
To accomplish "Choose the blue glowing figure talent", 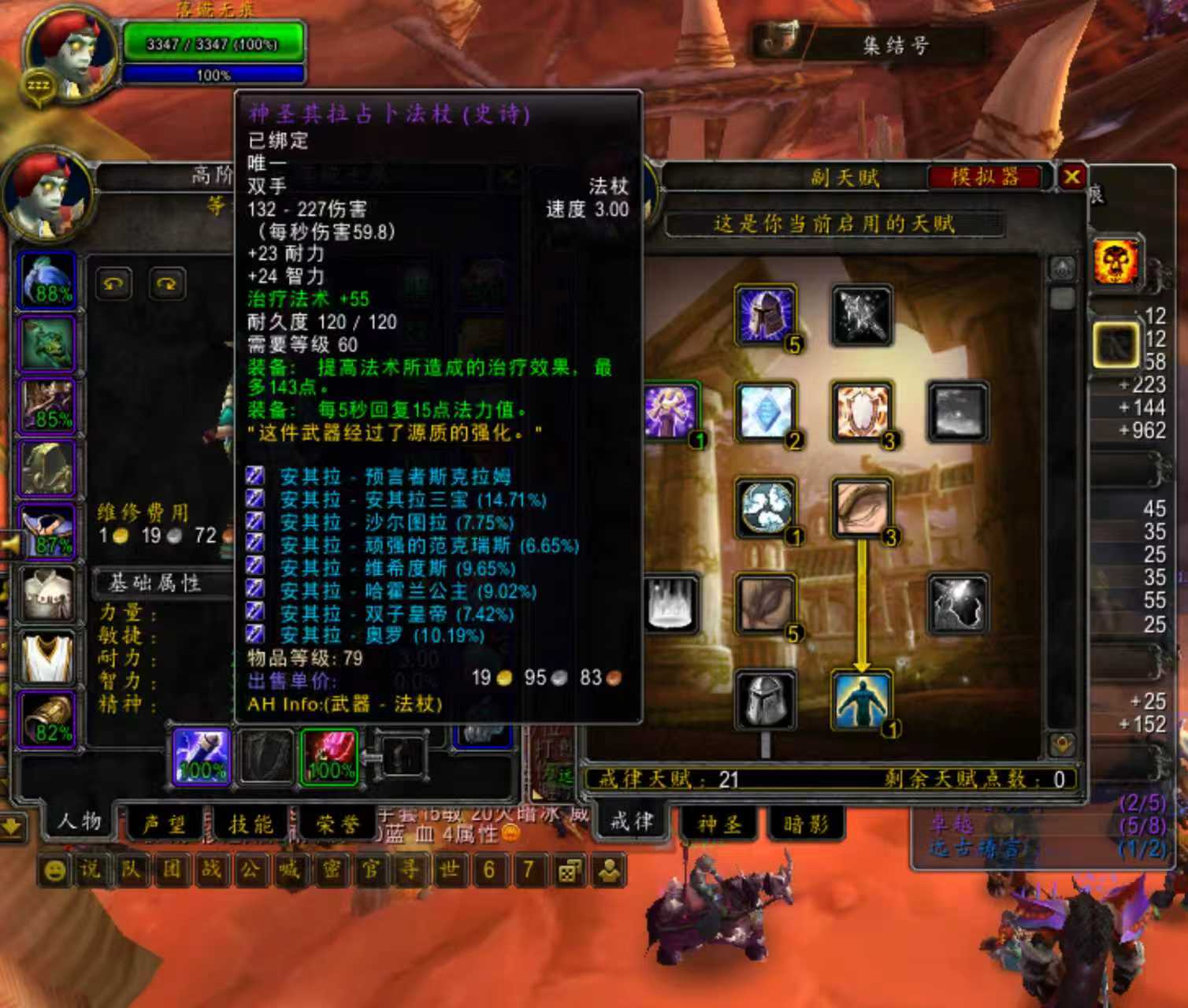I will click(861, 700).
